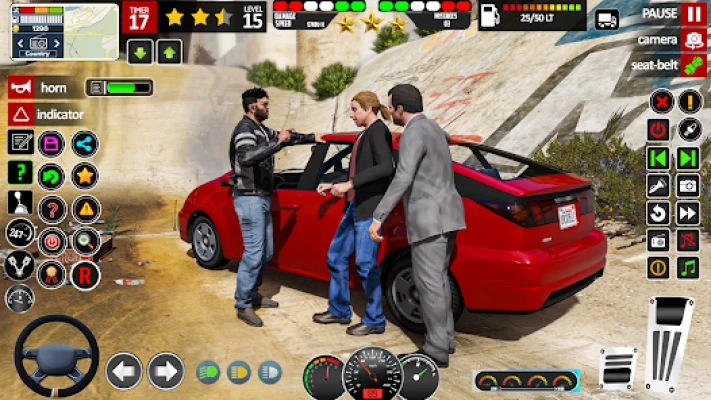Turn on the triangle indicator button
The image size is (711, 400).
[20, 114]
